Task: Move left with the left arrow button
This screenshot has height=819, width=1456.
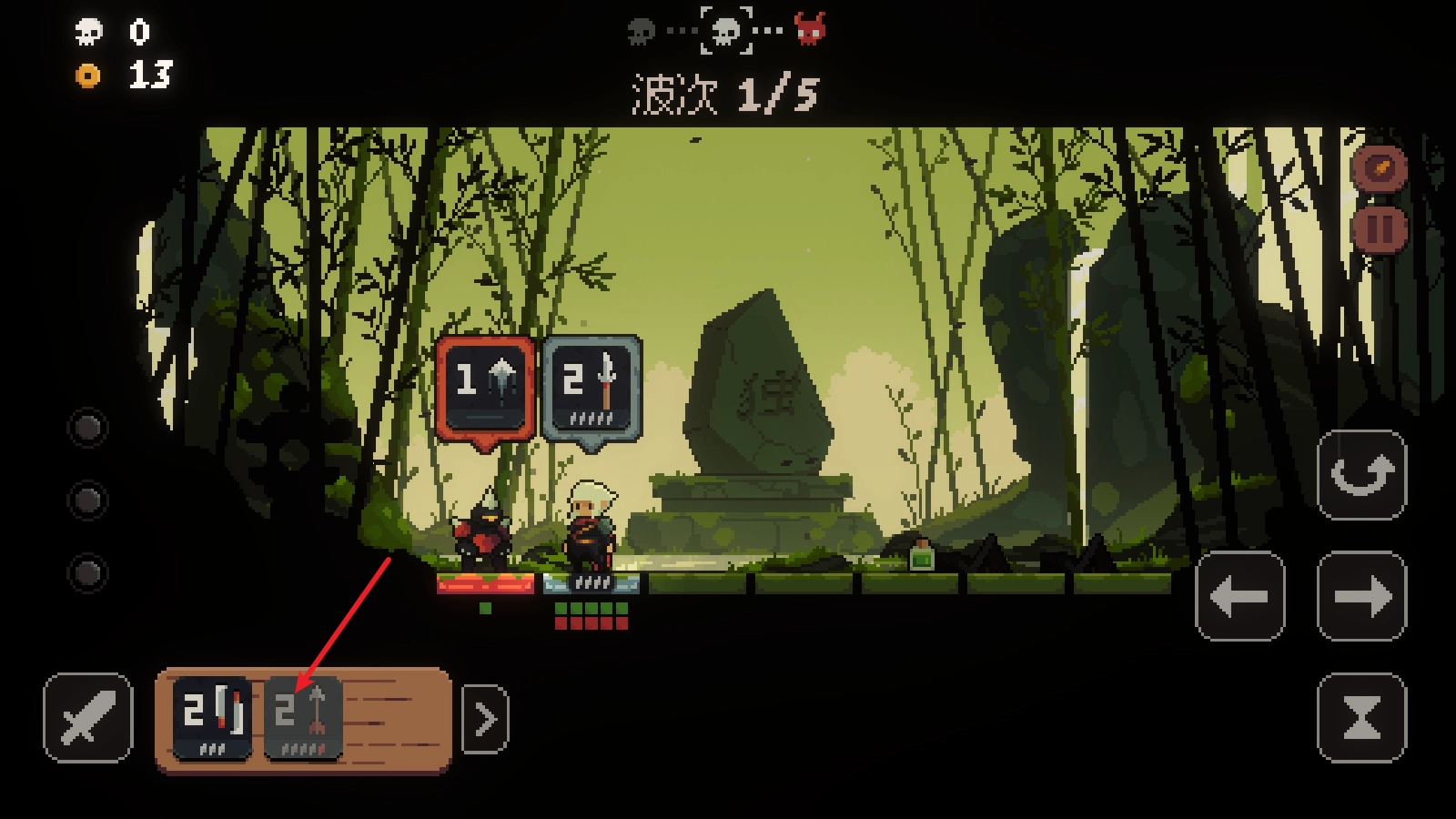Action: click(x=1239, y=596)
